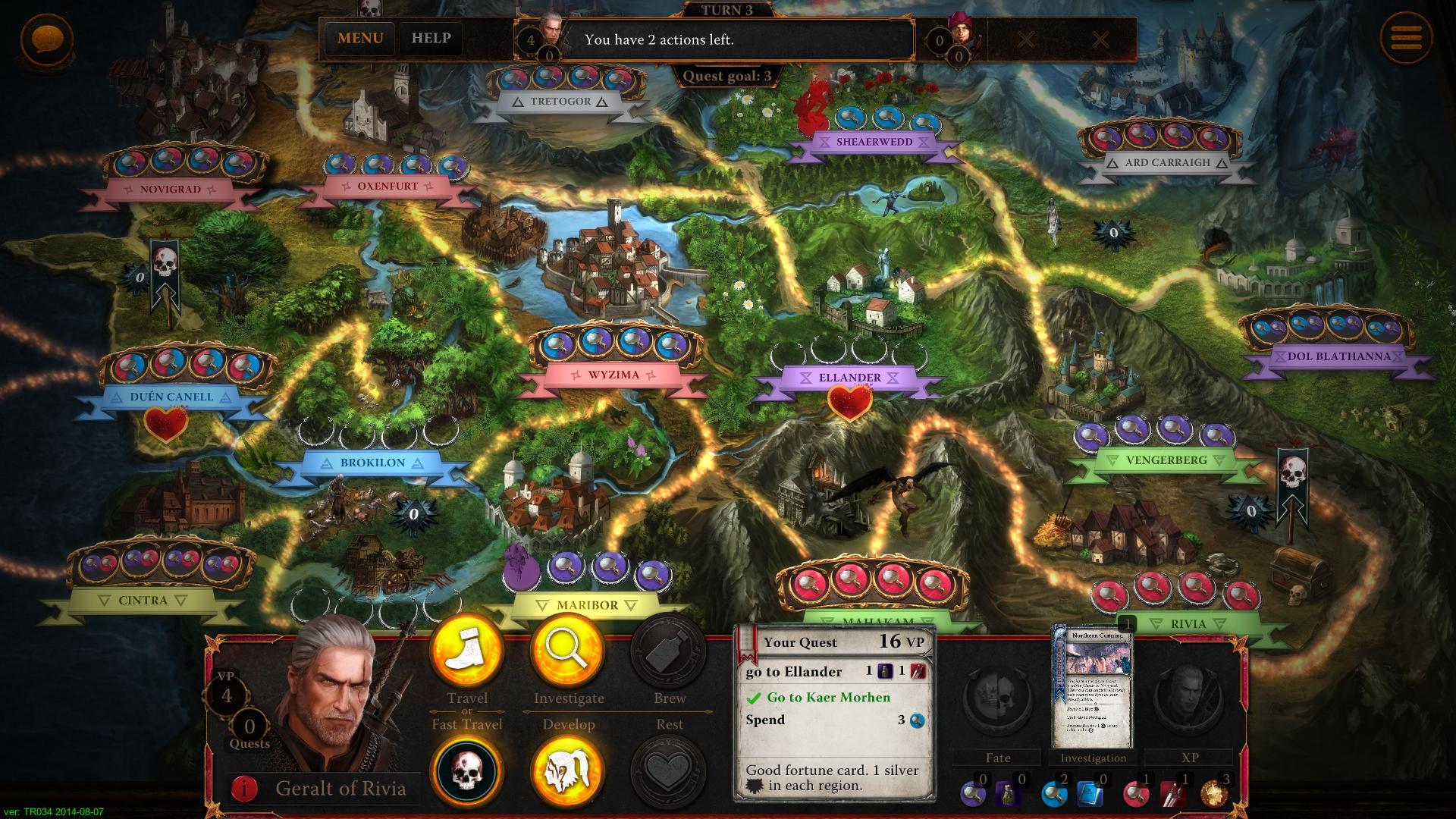Open the Your Quest card

[x=834, y=713]
